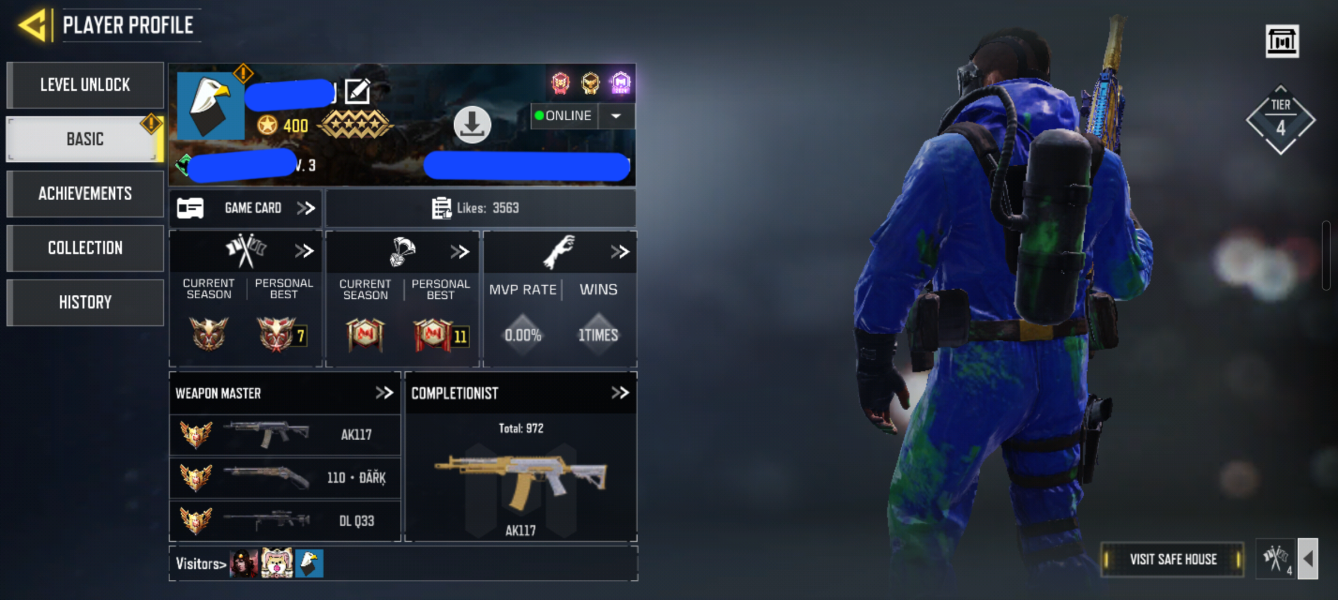This screenshot has width=1338, height=600.
Task: Select the DL Q33 weapon row
Action: coord(285,520)
